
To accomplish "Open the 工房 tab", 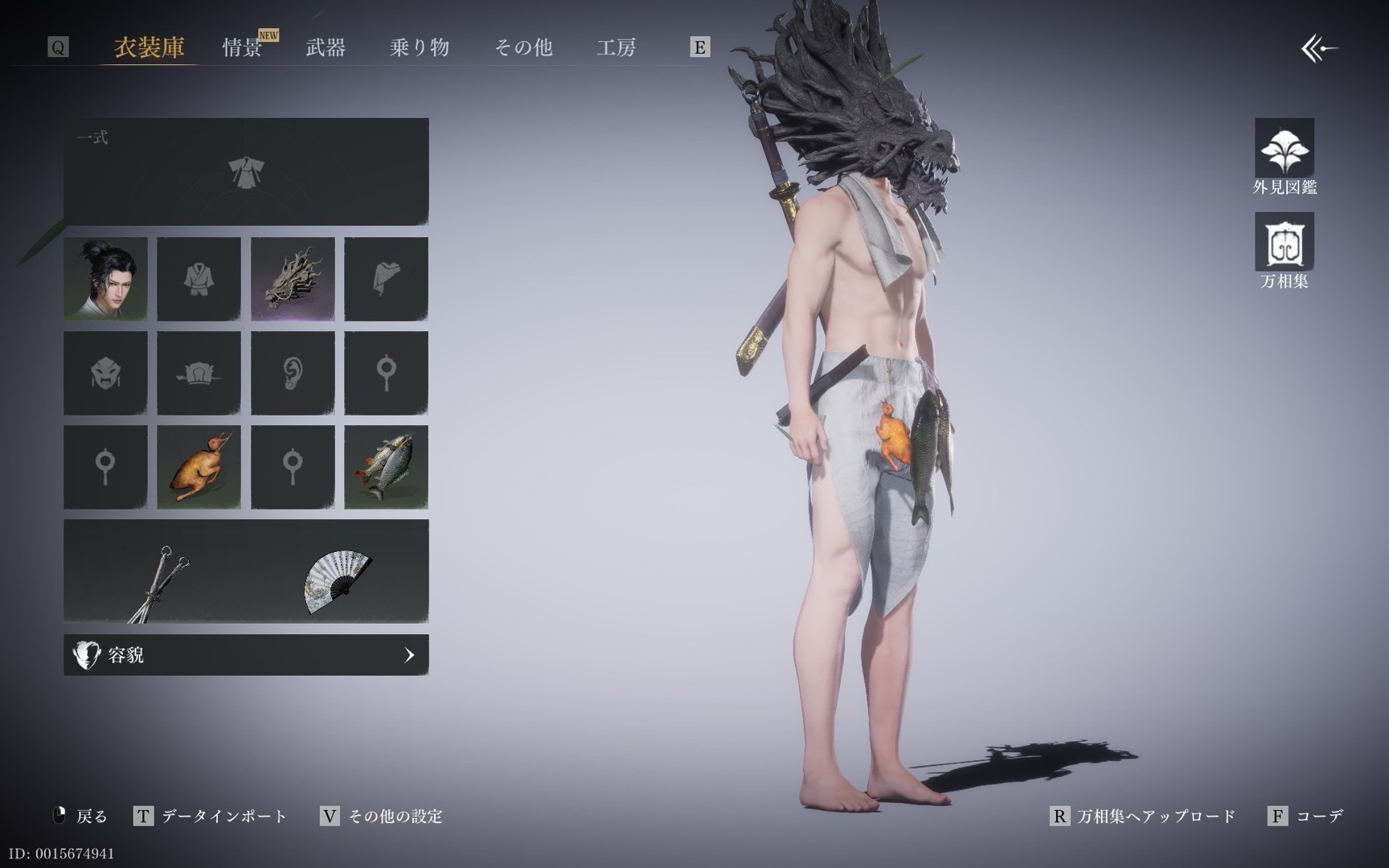I will [x=617, y=47].
